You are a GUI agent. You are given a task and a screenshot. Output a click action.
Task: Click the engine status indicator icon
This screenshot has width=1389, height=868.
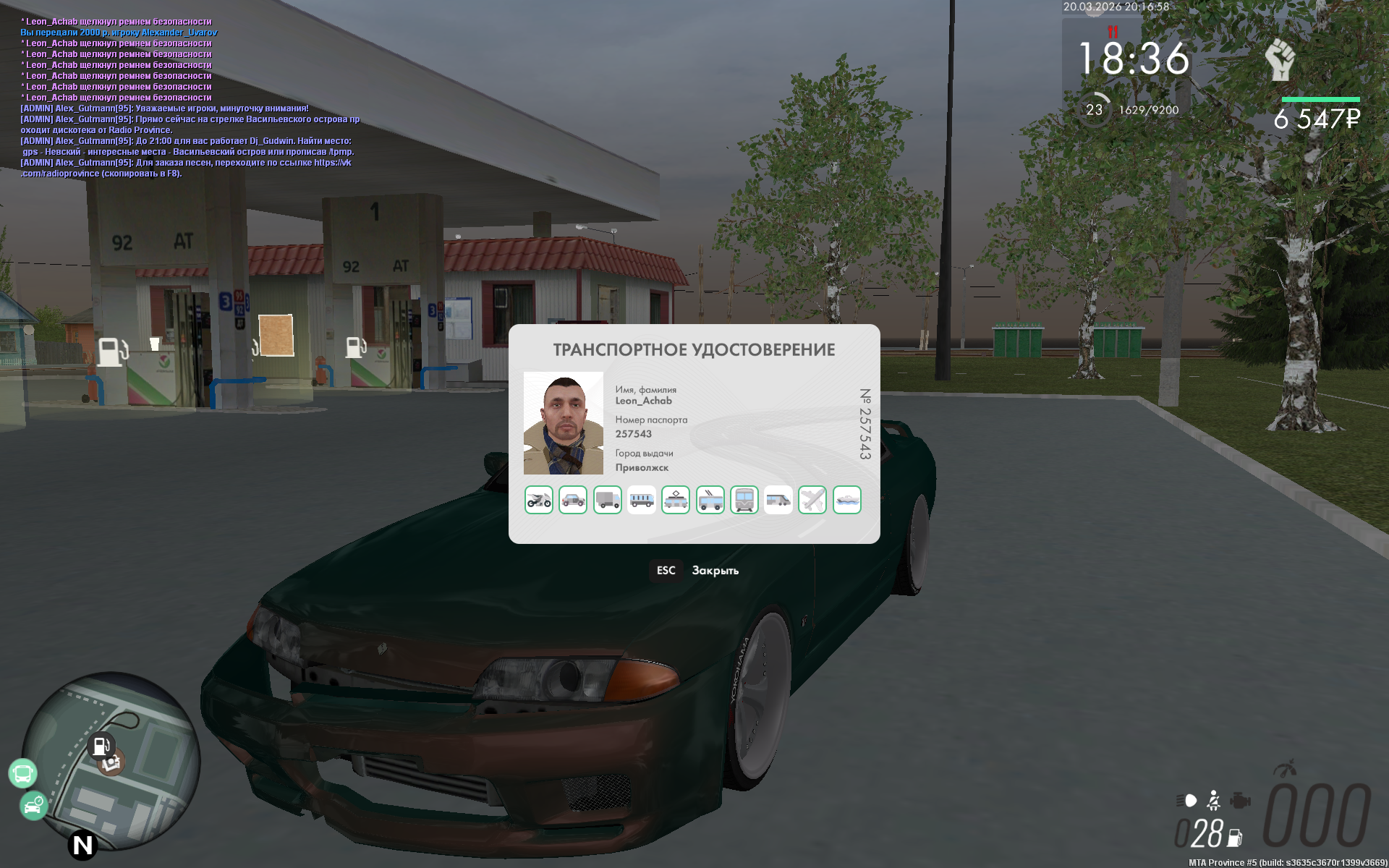(x=1240, y=801)
